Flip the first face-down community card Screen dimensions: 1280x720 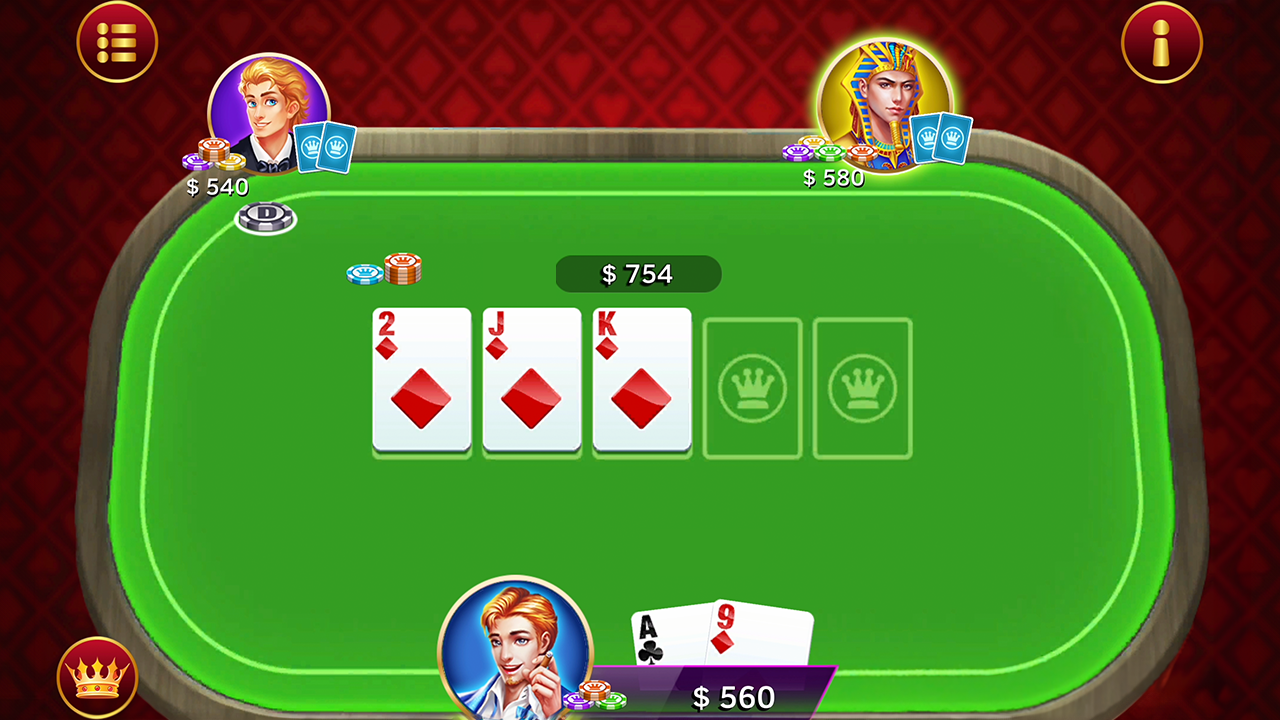click(x=751, y=386)
